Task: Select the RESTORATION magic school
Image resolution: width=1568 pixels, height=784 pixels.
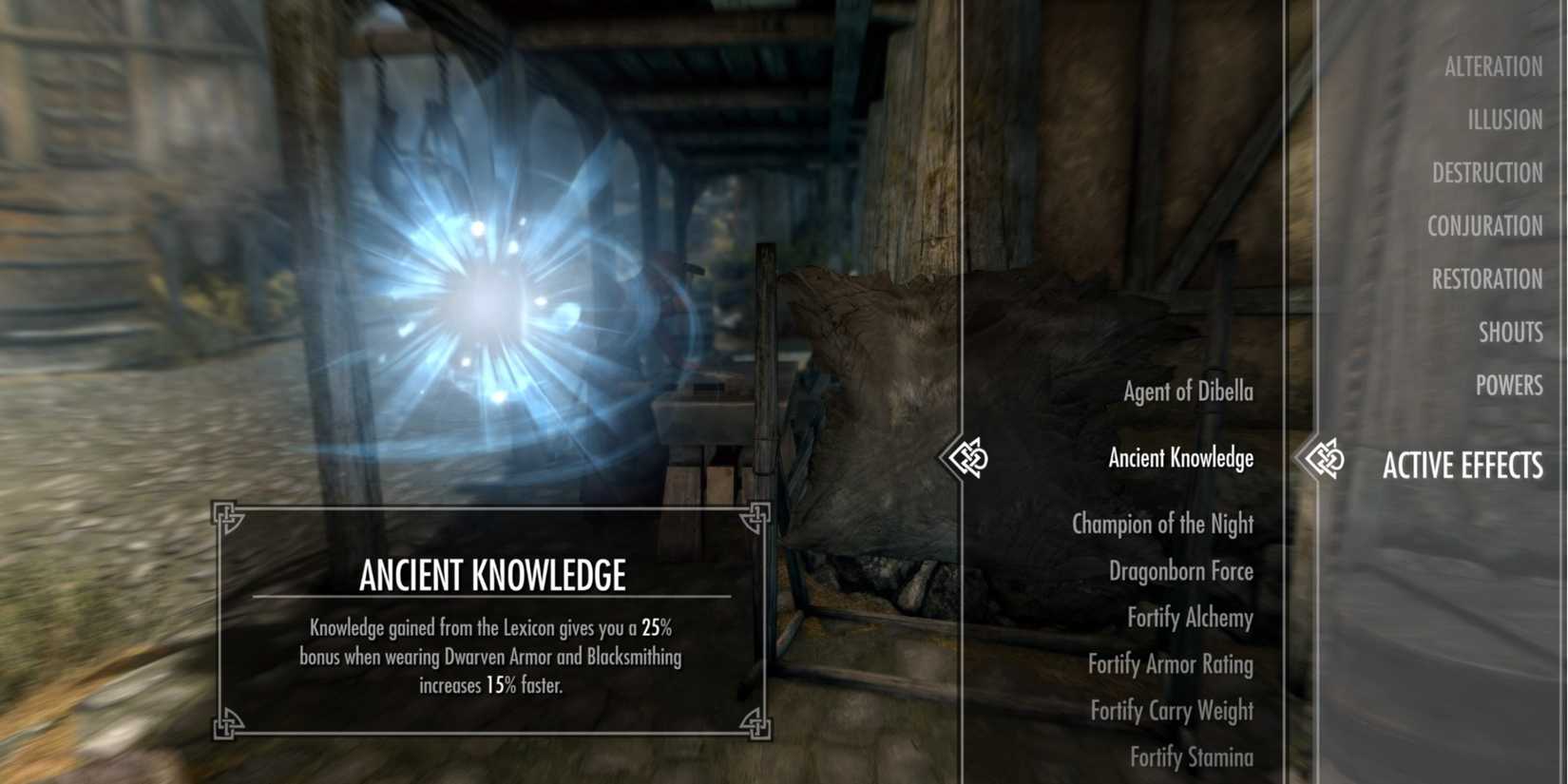Action: pos(1487,279)
